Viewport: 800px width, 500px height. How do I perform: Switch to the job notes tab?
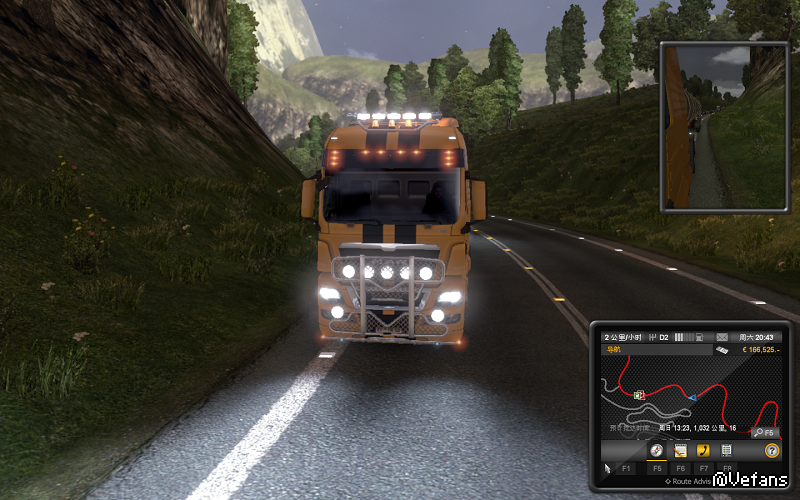tap(679, 451)
